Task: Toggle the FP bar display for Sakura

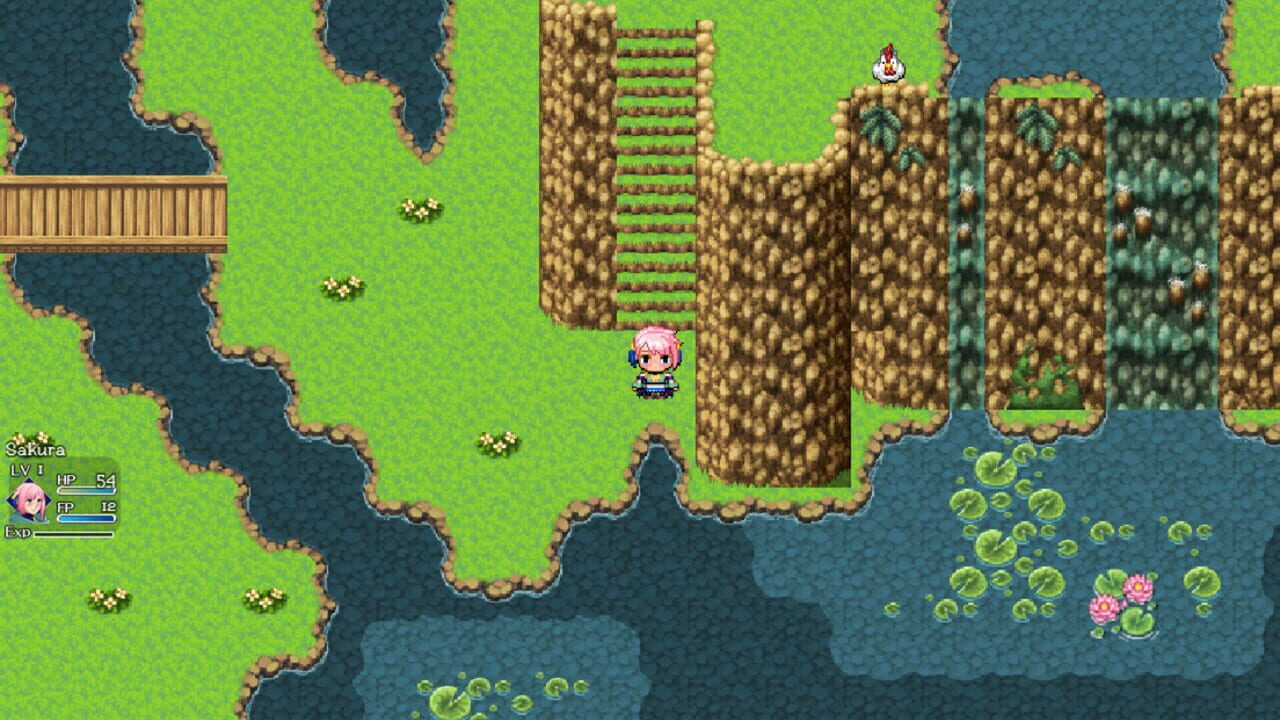Action: click(86, 518)
